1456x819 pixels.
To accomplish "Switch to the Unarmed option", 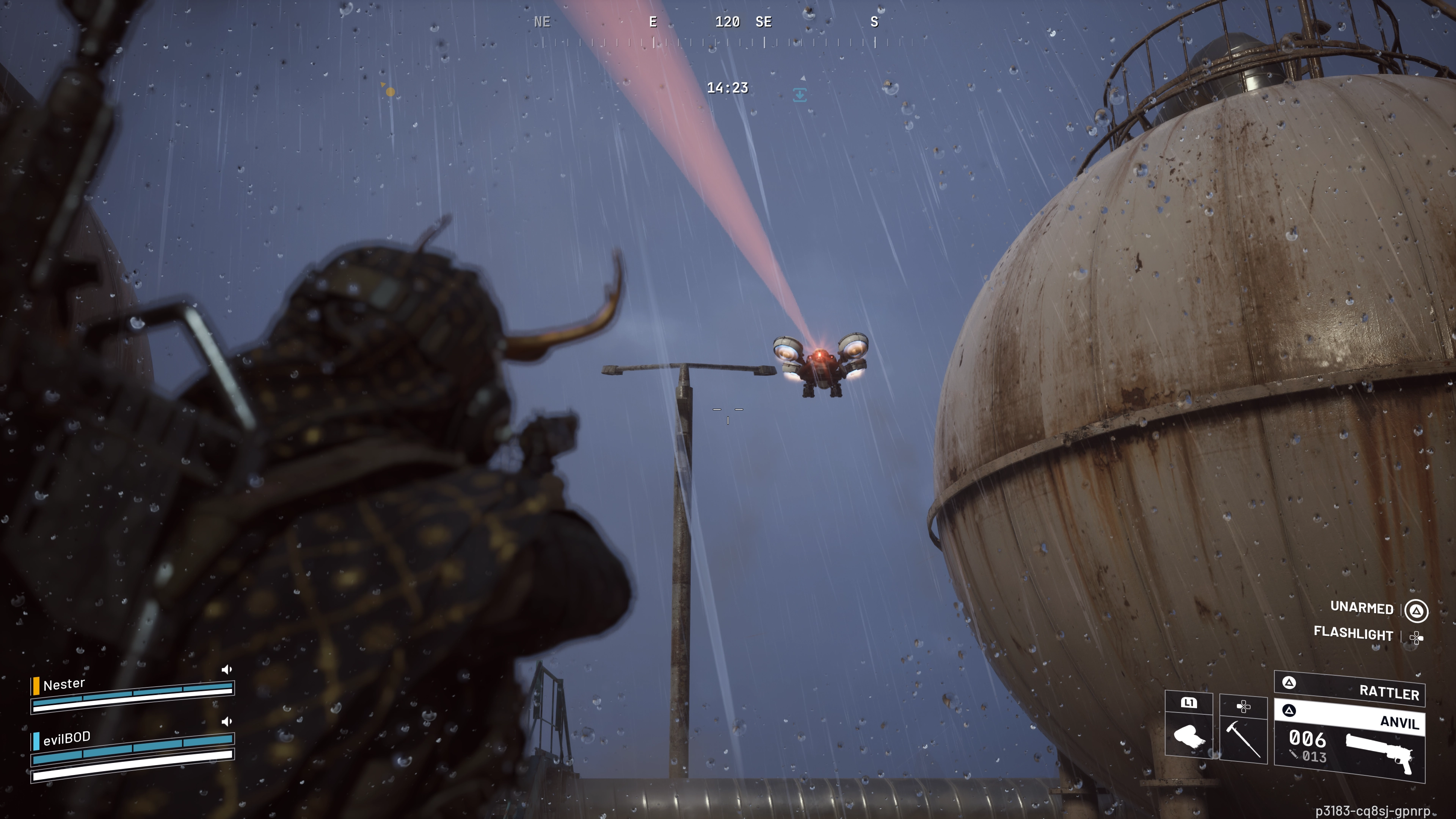I will (x=1362, y=608).
